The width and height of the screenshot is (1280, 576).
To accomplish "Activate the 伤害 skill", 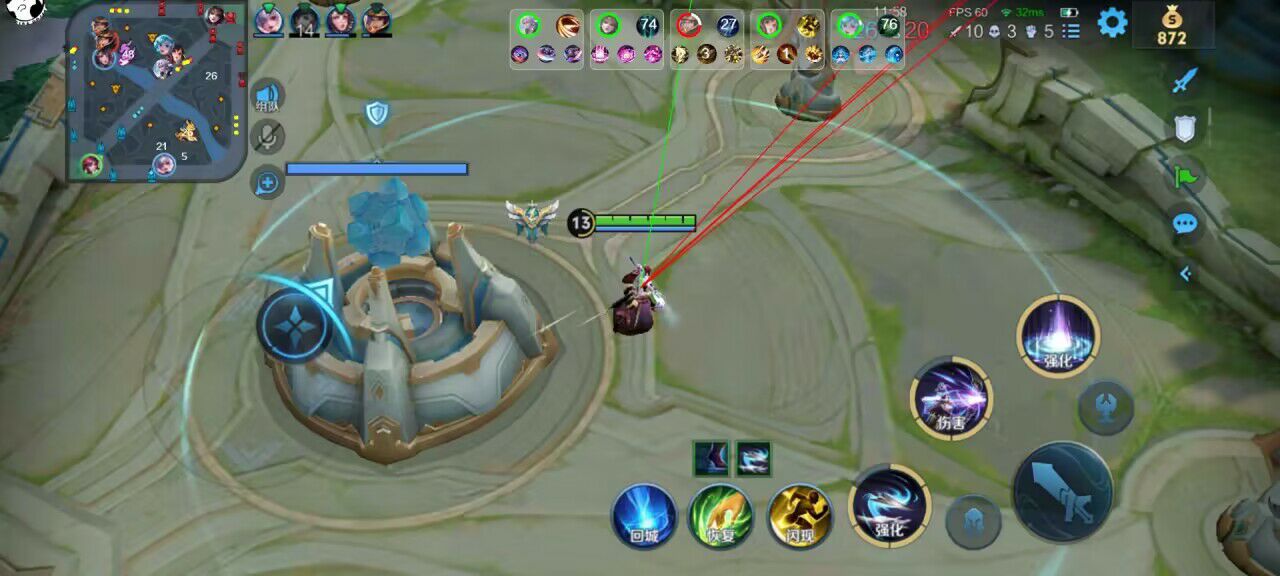I will coord(951,399).
